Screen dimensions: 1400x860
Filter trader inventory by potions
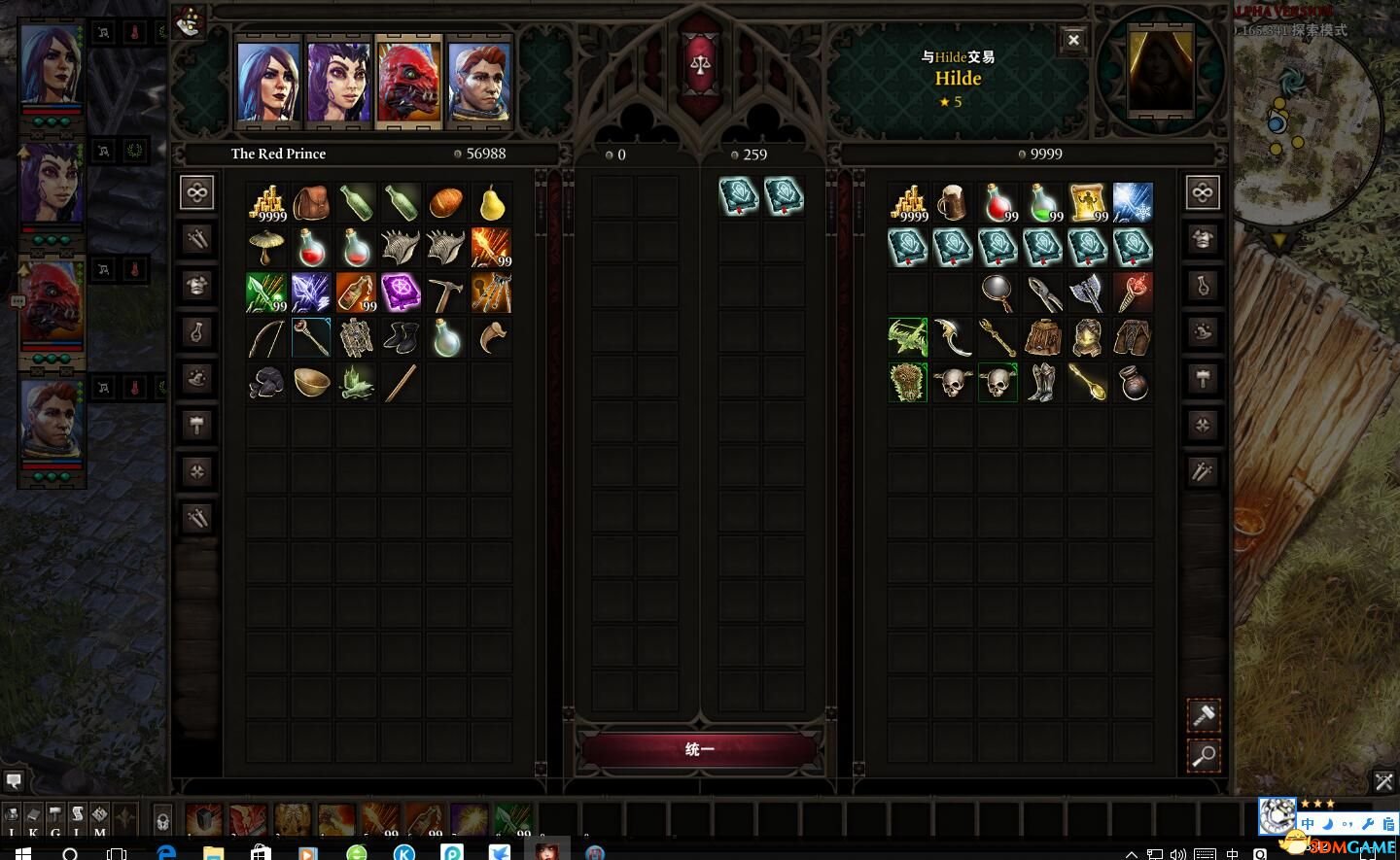[x=1203, y=286]
